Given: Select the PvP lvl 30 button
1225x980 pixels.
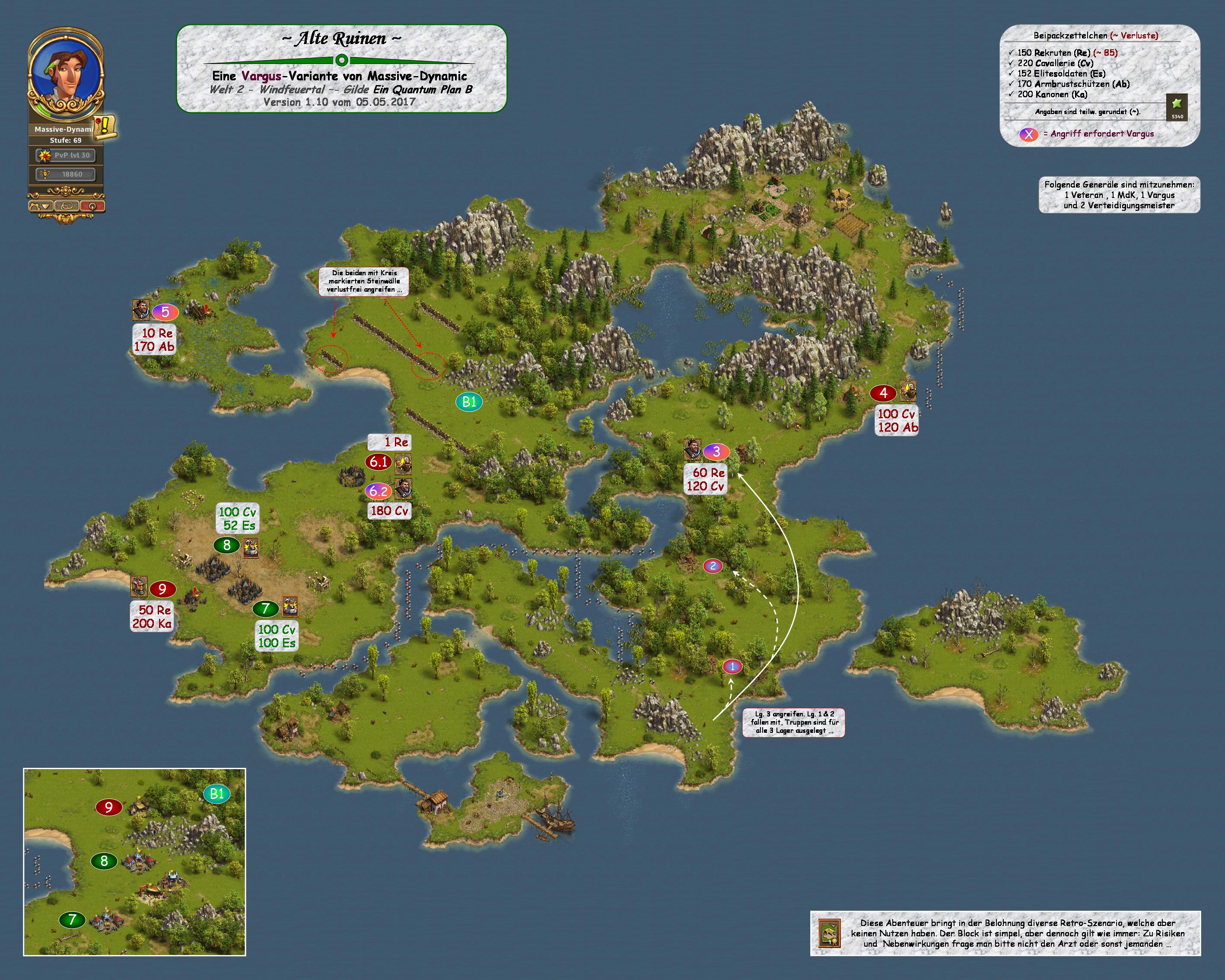Looking at the screenshot, I should pyautogui.click(x=66, y=155).
